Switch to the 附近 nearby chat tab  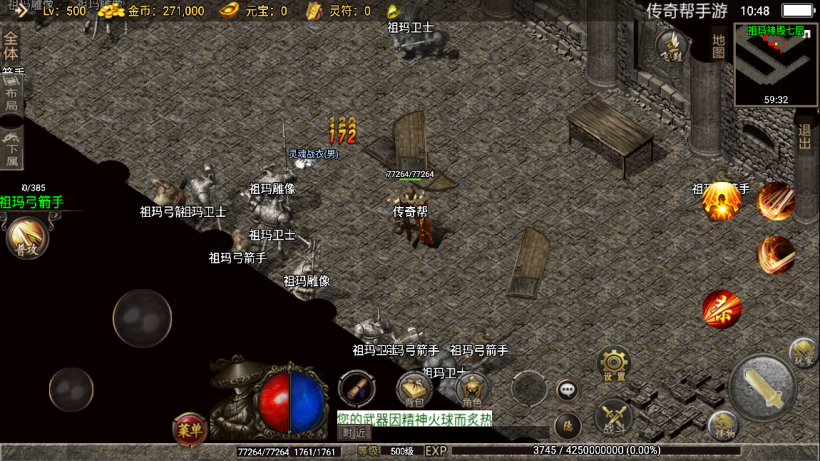pos(353,433)
